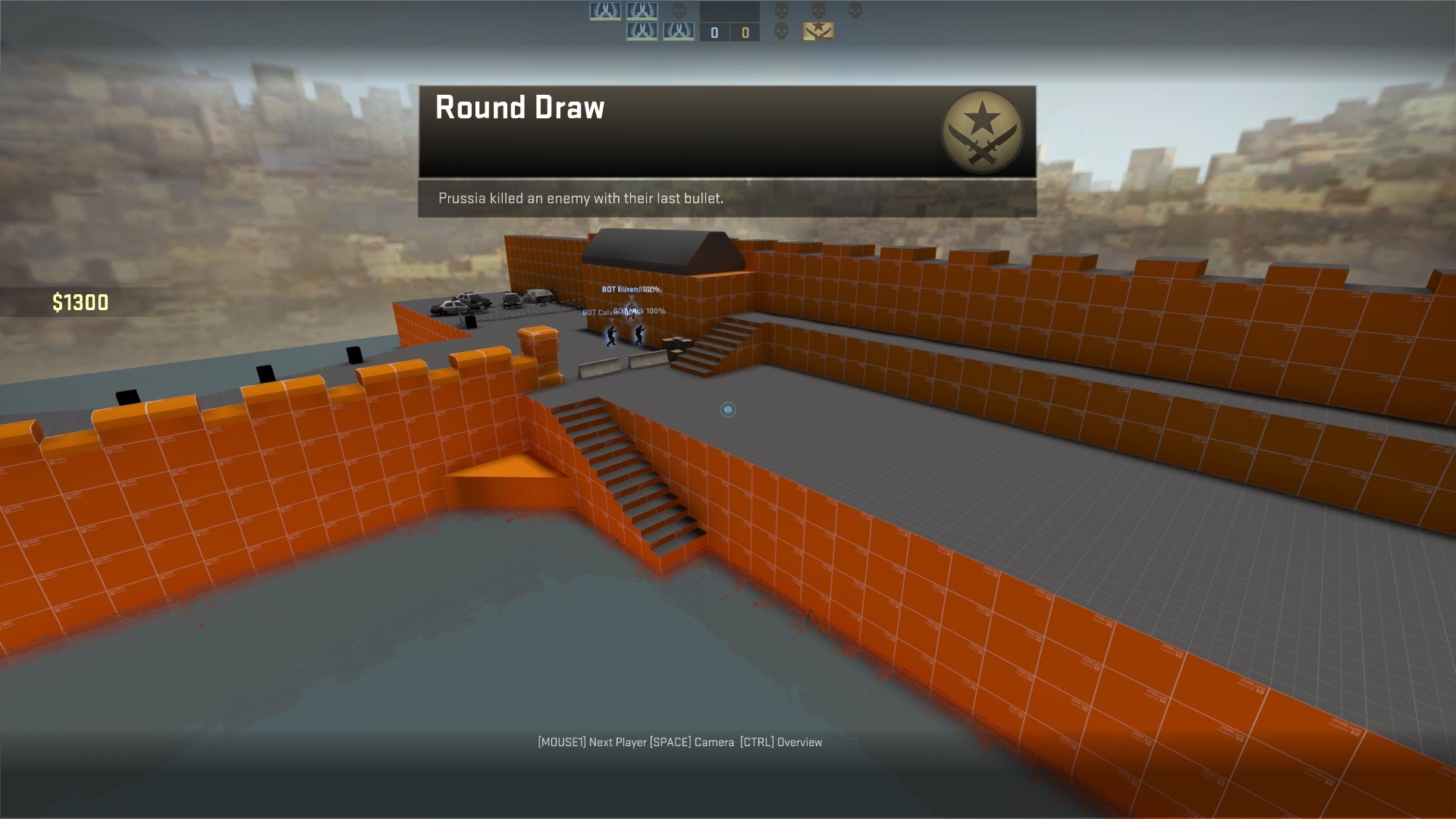This screenshot has height=819, width=1456.
Task: Click the second CT avatar in the top row
Action: tap(642, 11)
